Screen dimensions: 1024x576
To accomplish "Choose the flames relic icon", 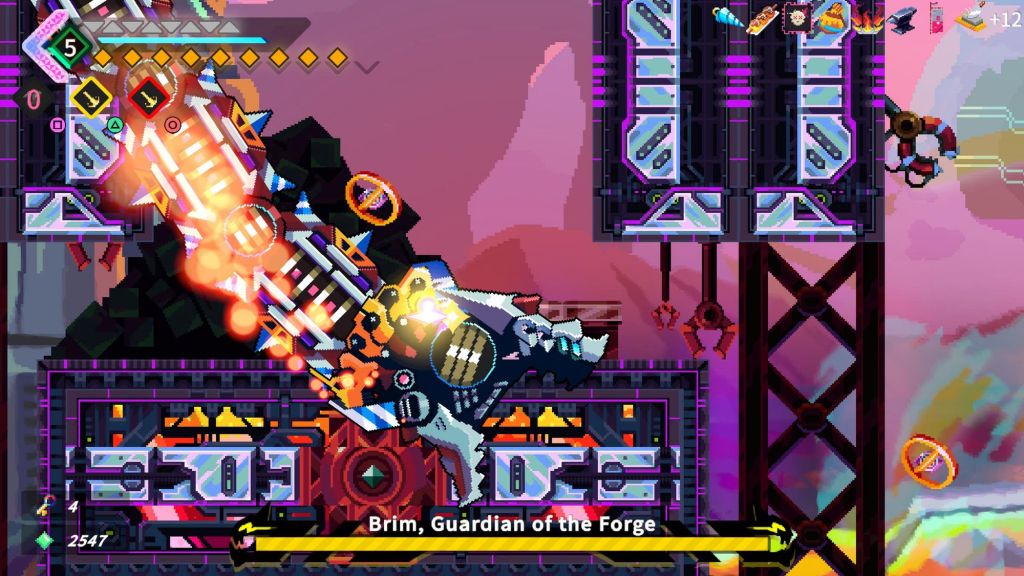I will pos(866,18).
